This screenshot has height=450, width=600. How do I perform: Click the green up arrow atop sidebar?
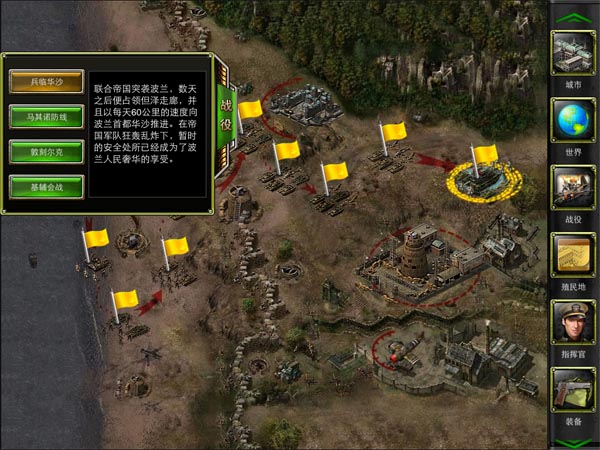tap(573, 16)
